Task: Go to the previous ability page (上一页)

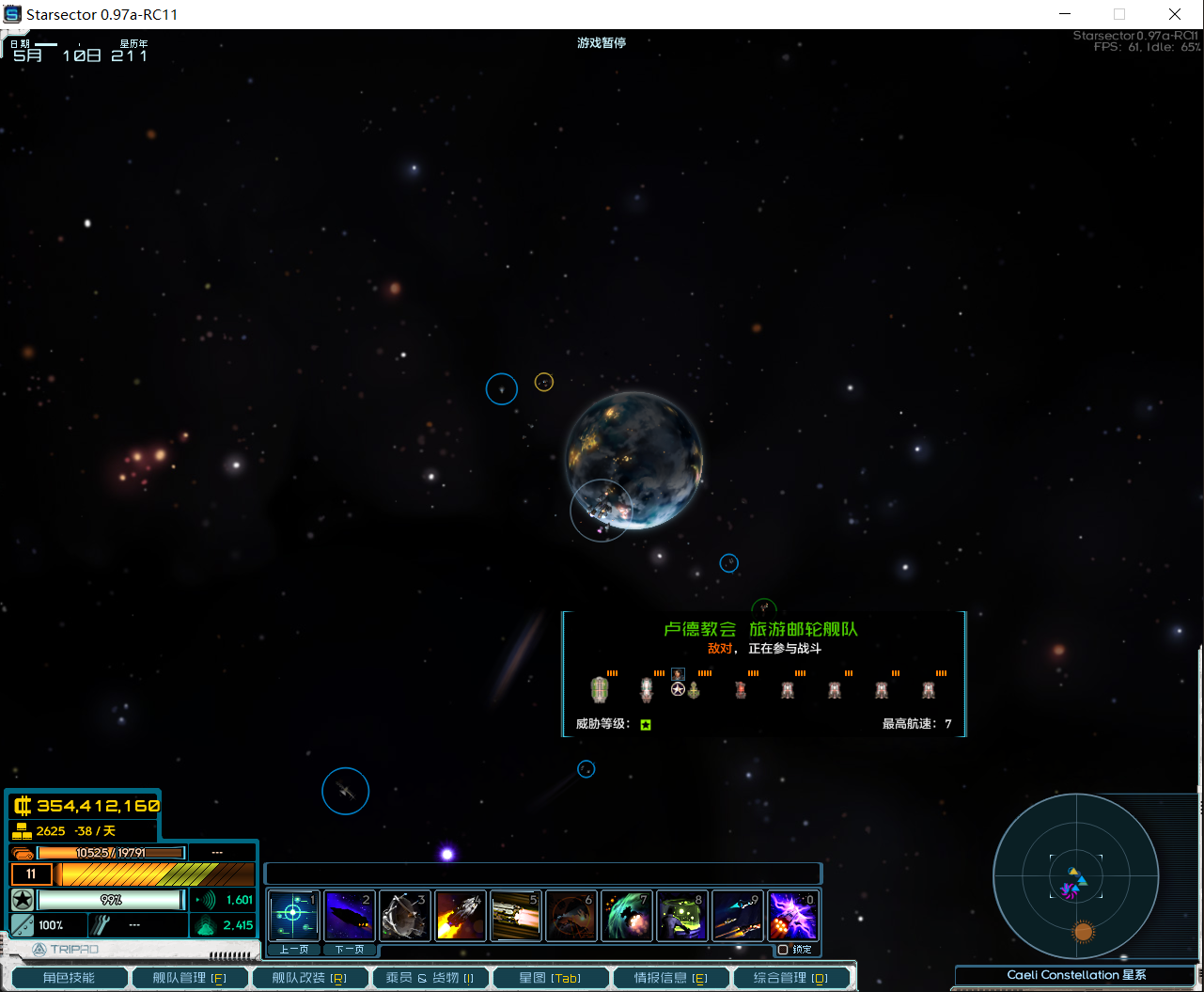Action: (x=294, y=950)
